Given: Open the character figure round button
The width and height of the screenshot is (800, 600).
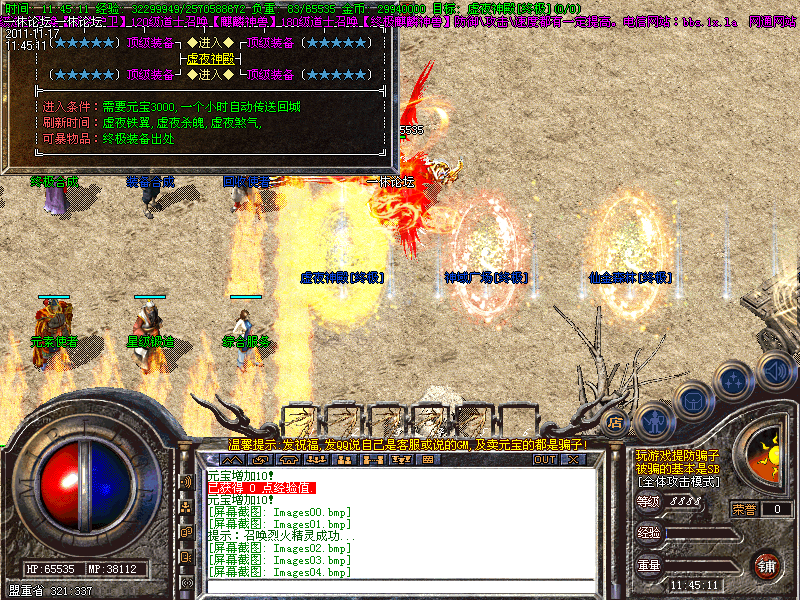Looking at the screenshot, I should tap(653, 420).
